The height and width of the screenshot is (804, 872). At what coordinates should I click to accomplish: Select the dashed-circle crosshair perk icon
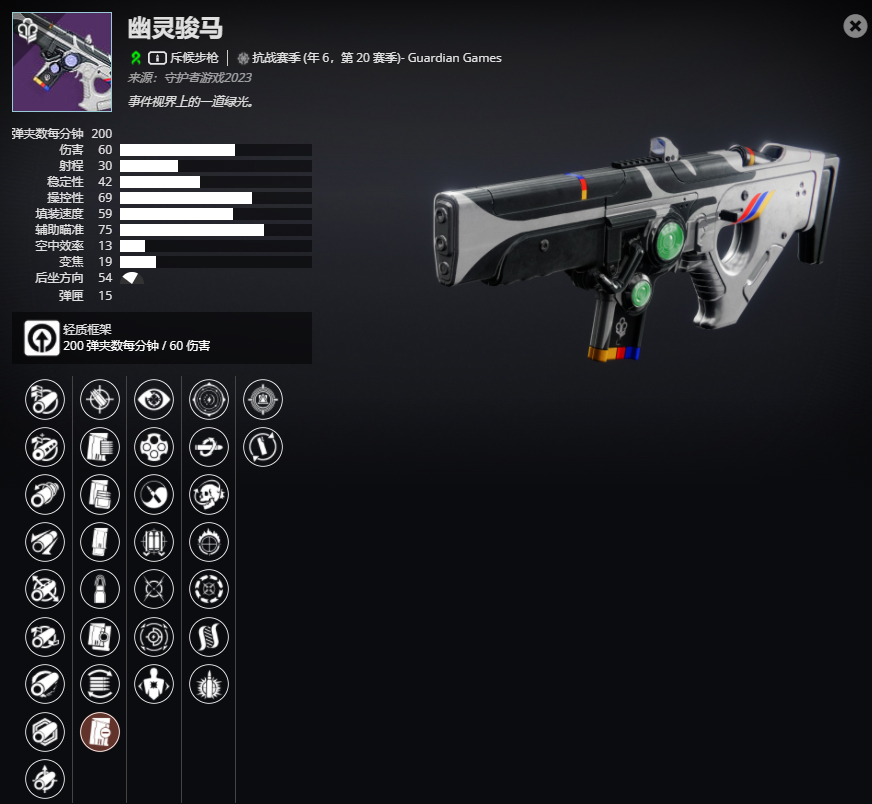[209, 589]
